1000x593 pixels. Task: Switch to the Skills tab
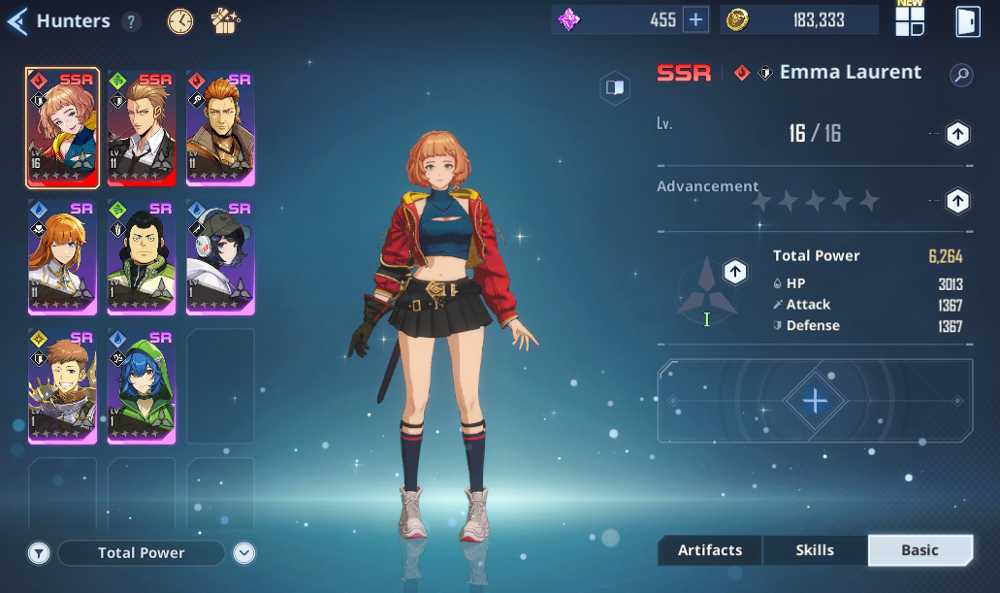coord(815,550)
